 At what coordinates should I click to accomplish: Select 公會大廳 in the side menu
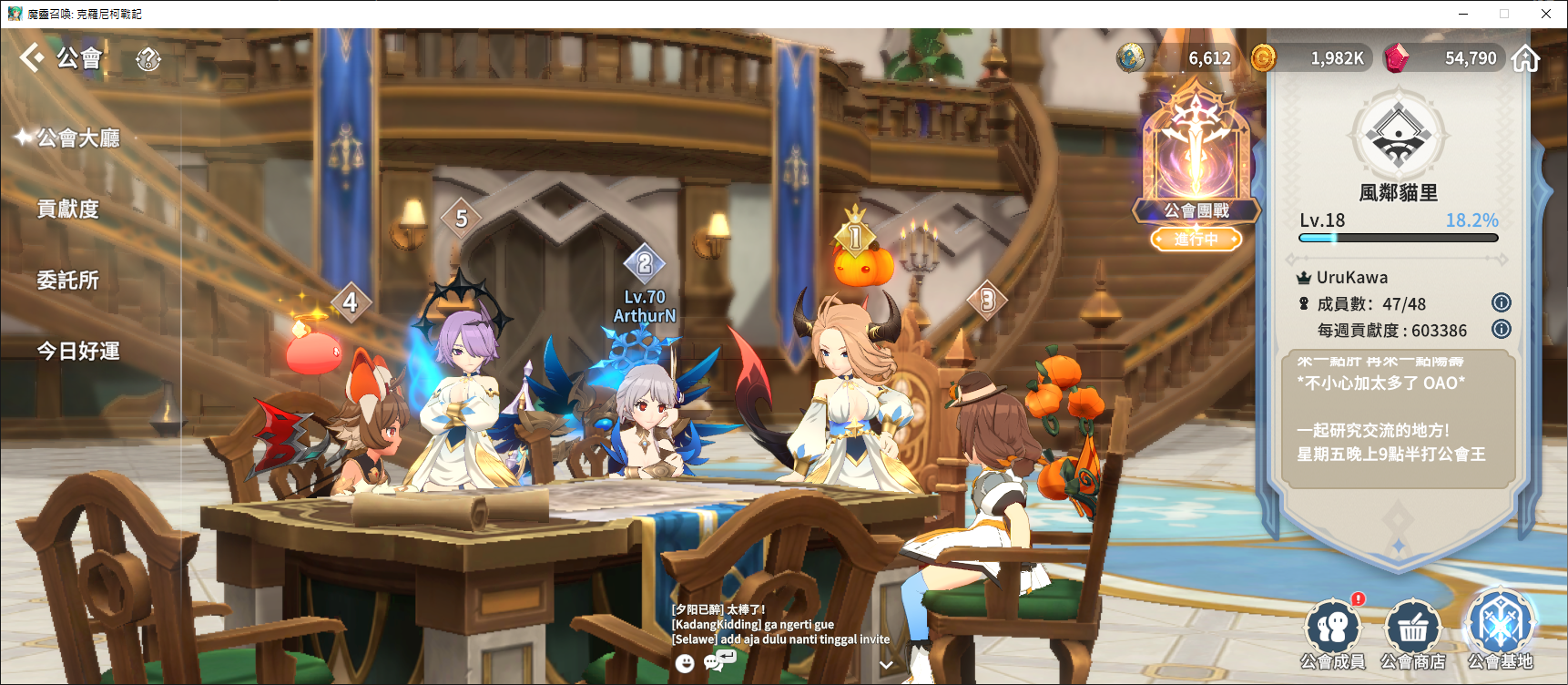tap(77, 138)
